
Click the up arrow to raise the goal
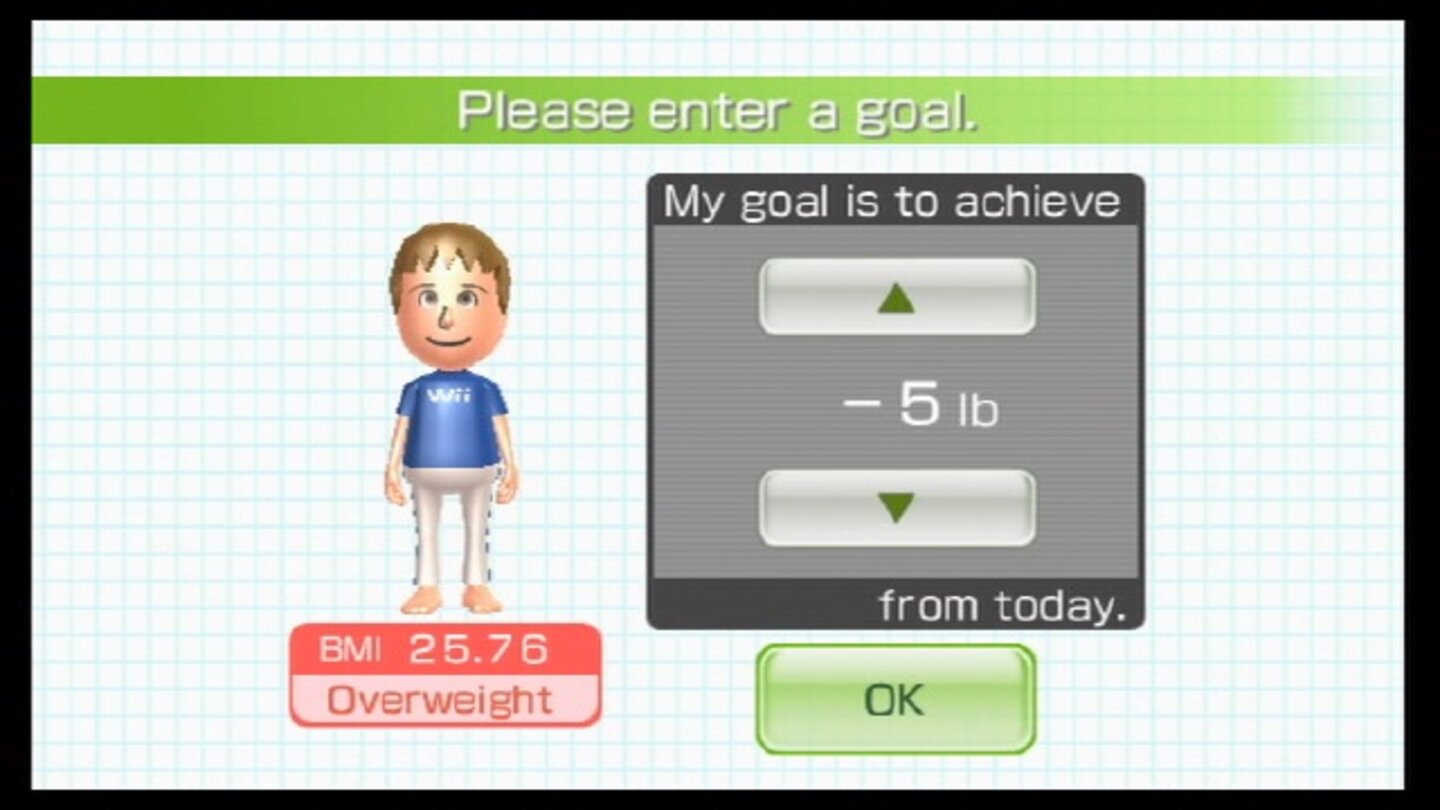point(895,297)
